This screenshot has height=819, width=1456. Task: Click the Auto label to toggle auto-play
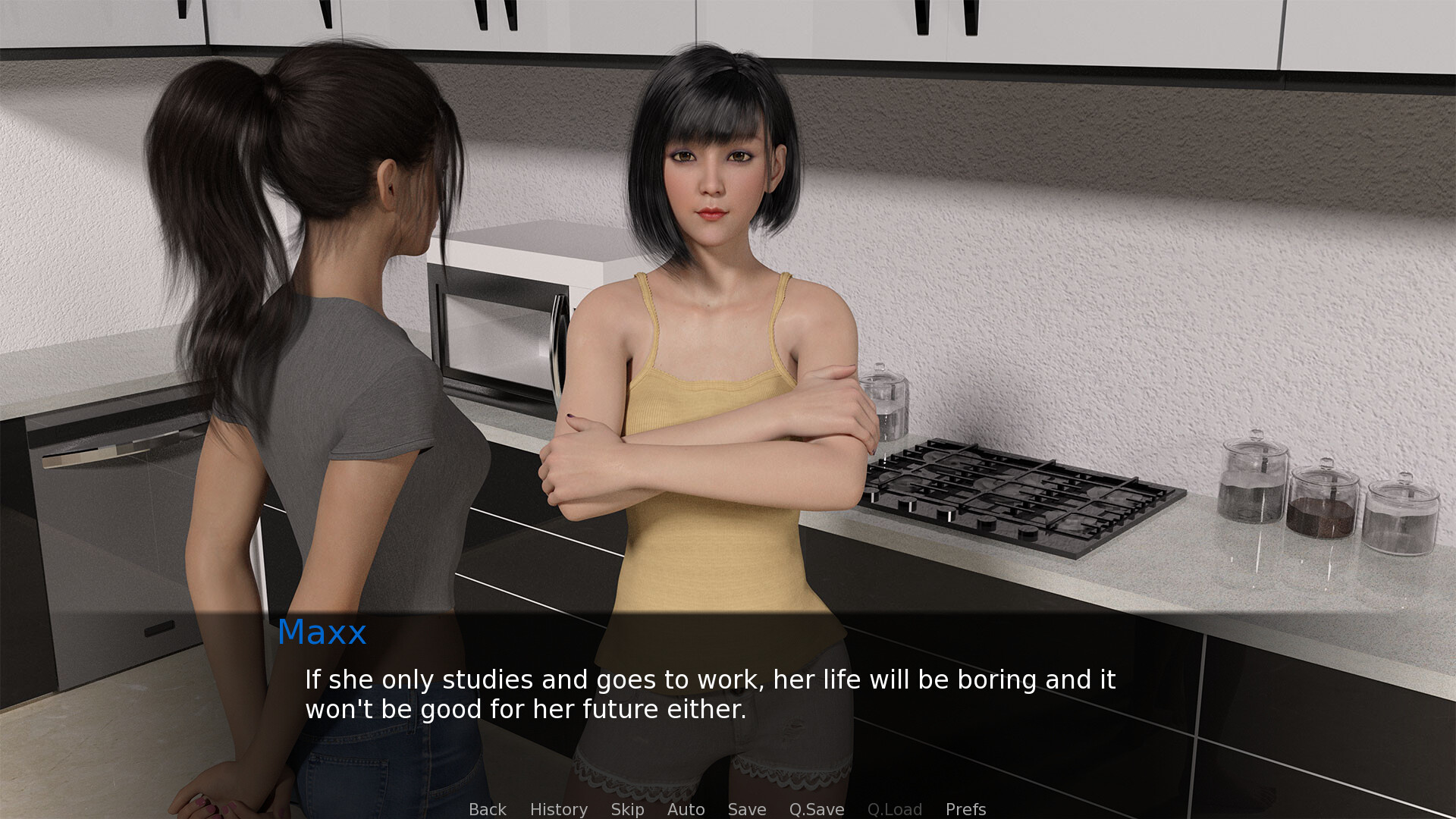[686, 809]
